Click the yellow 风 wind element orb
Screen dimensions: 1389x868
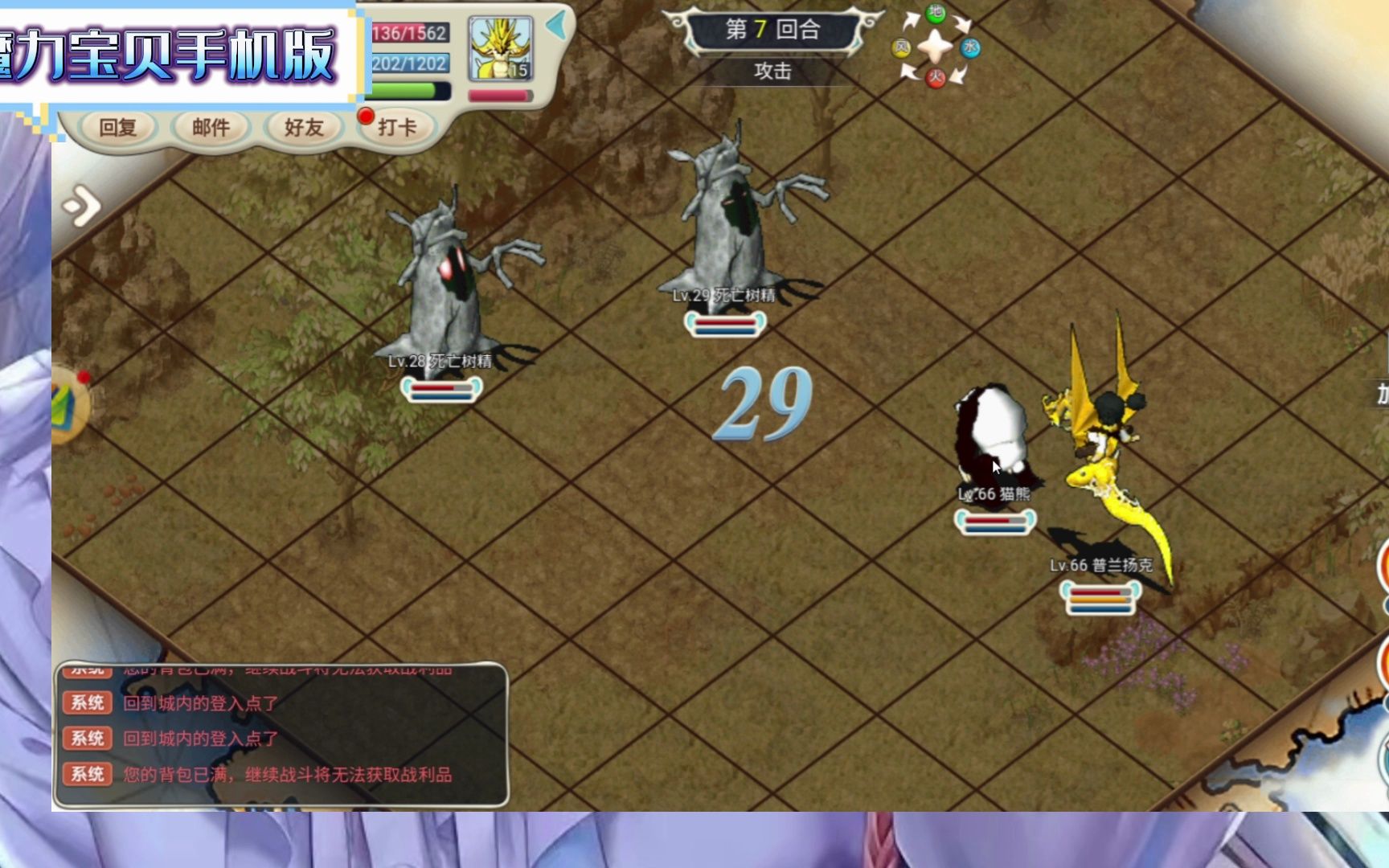click(901, 48)
